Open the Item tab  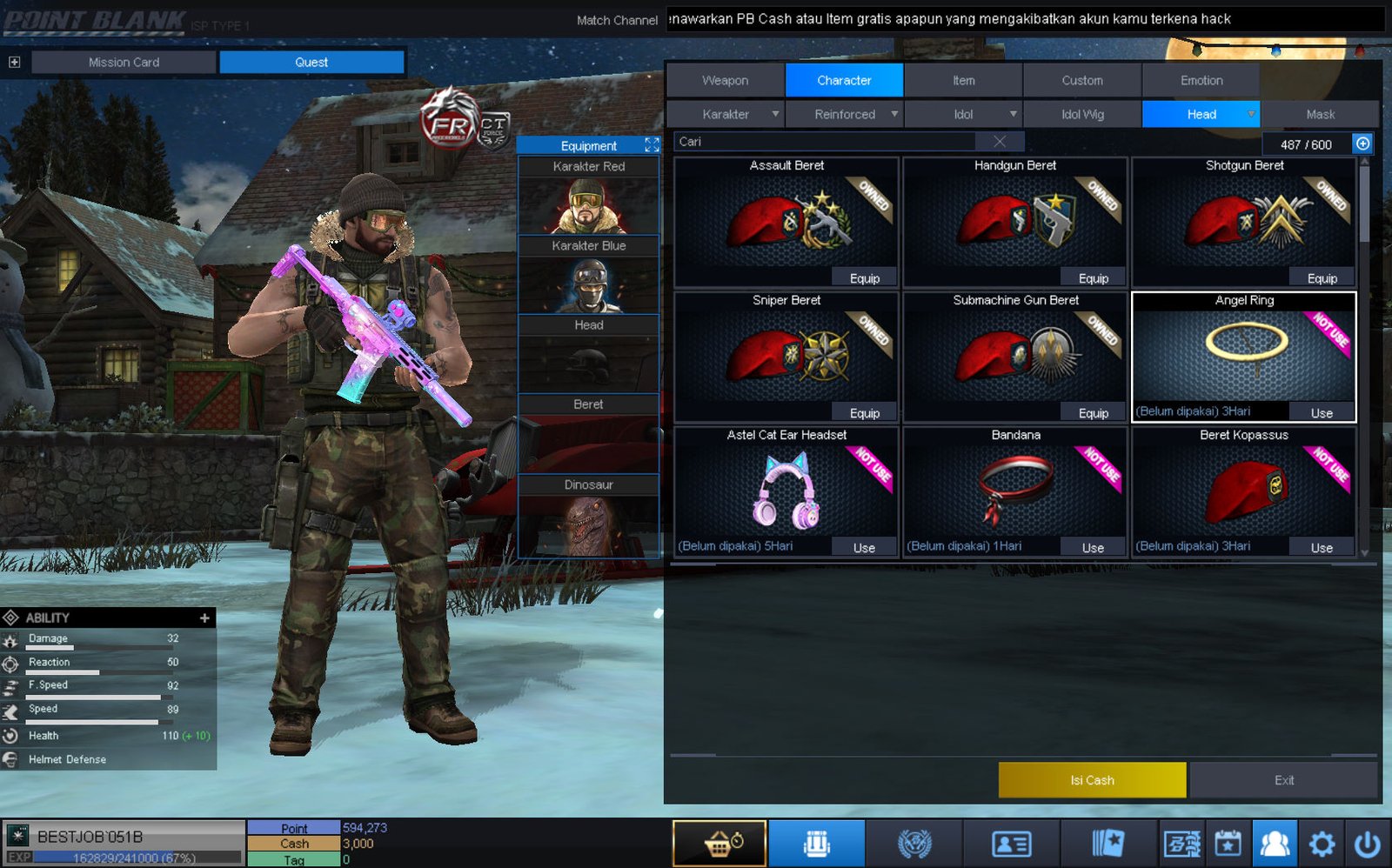click(963, 80)
